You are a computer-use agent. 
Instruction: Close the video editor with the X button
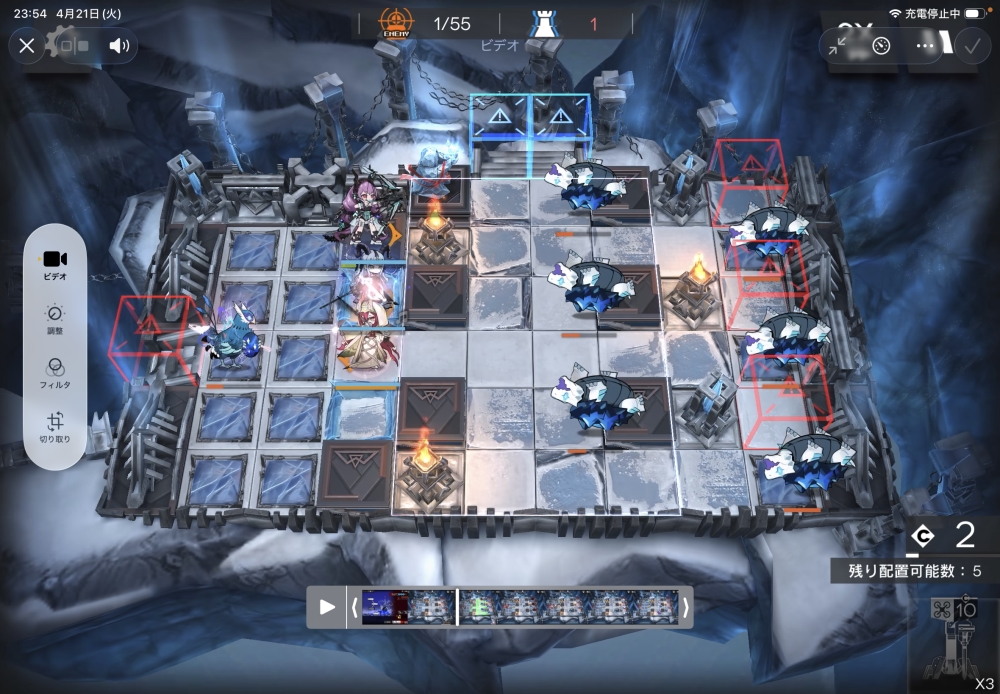pyautogui.click(x=27, y=45)
